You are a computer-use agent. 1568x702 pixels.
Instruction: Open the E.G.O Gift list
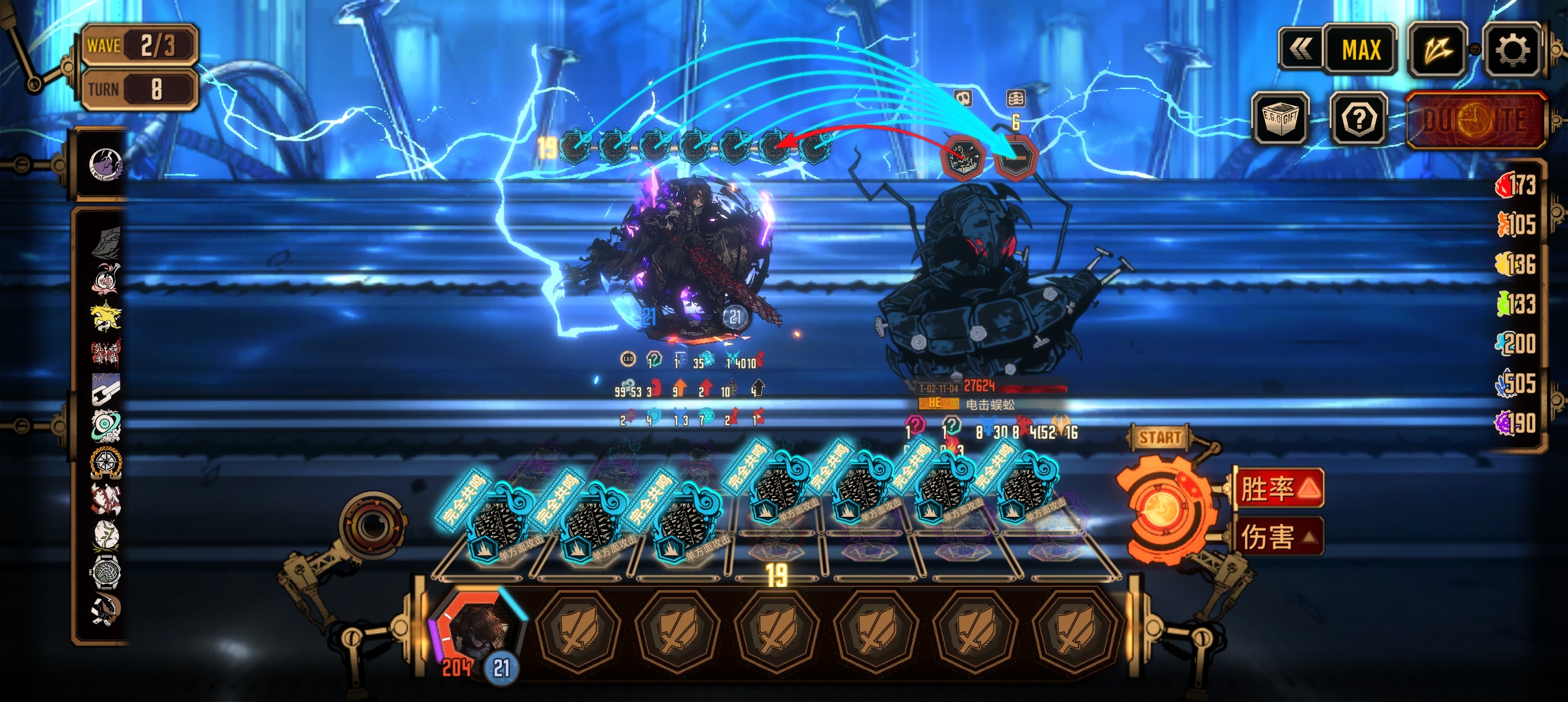click(1280, 119)
